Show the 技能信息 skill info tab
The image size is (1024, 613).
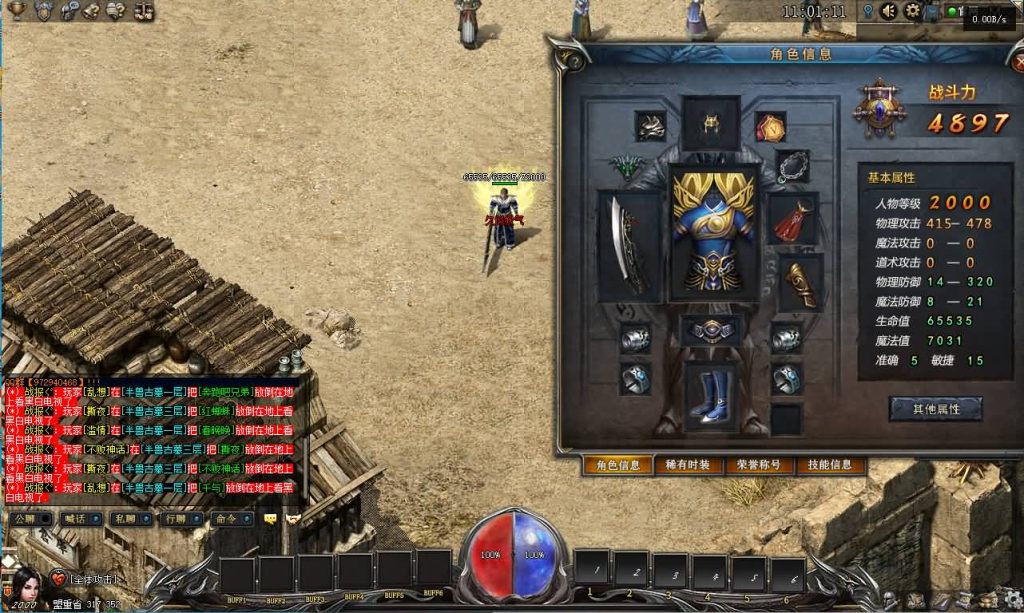pyautogui.click(x=830, y=465)
